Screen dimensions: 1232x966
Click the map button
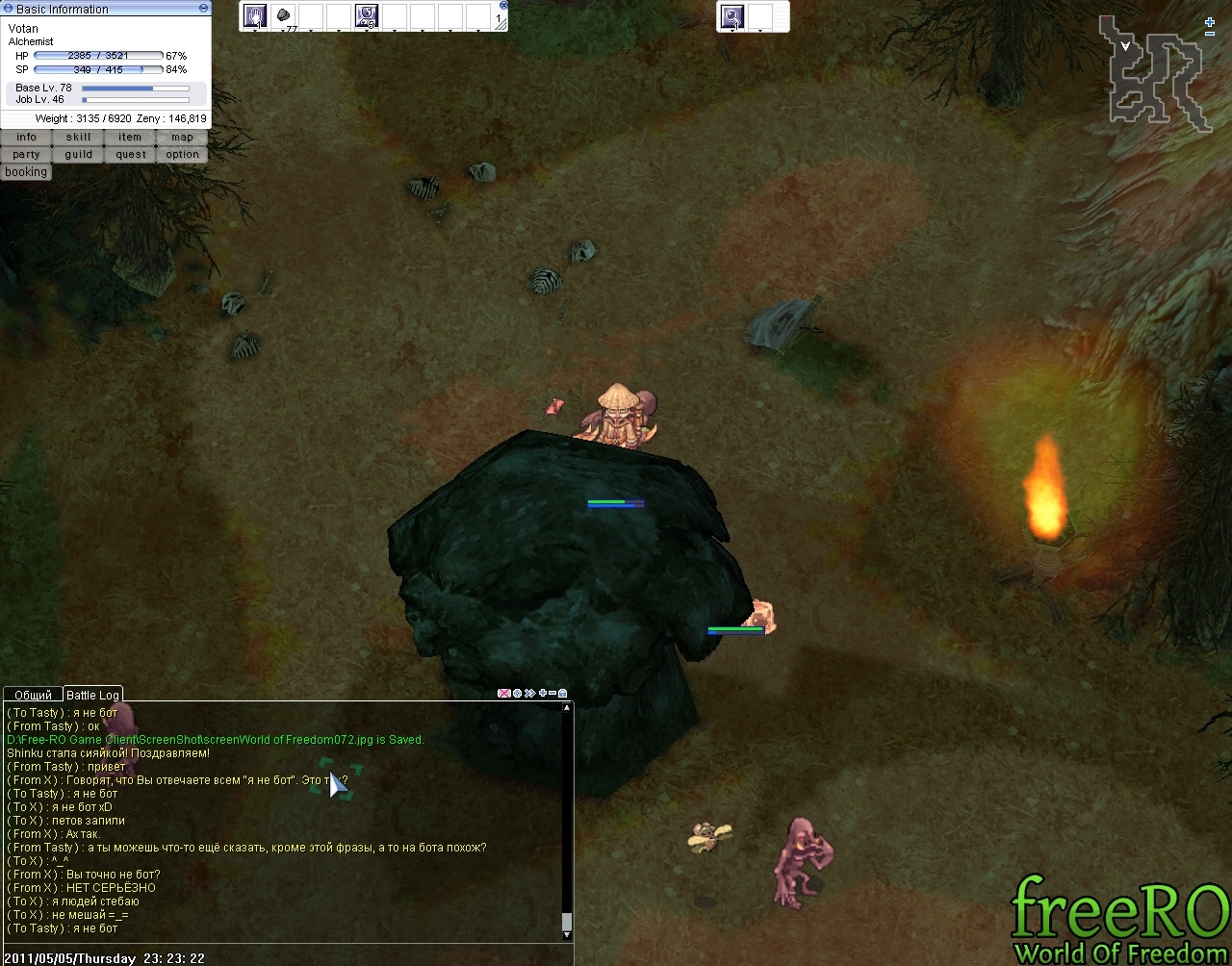pos(182,138)
